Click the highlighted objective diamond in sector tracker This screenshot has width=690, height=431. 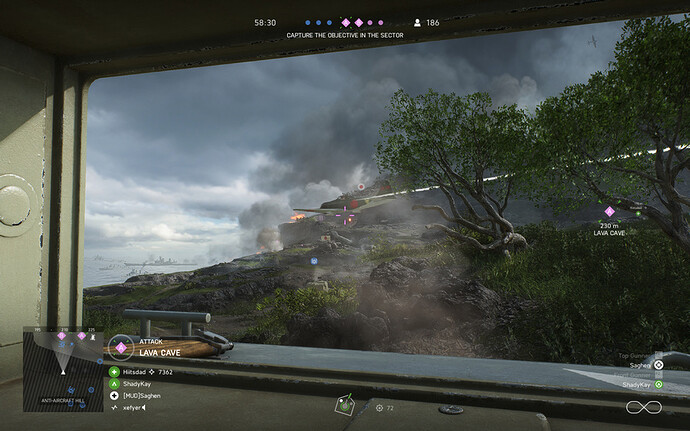pyautogui.click(x=346, y=22)
